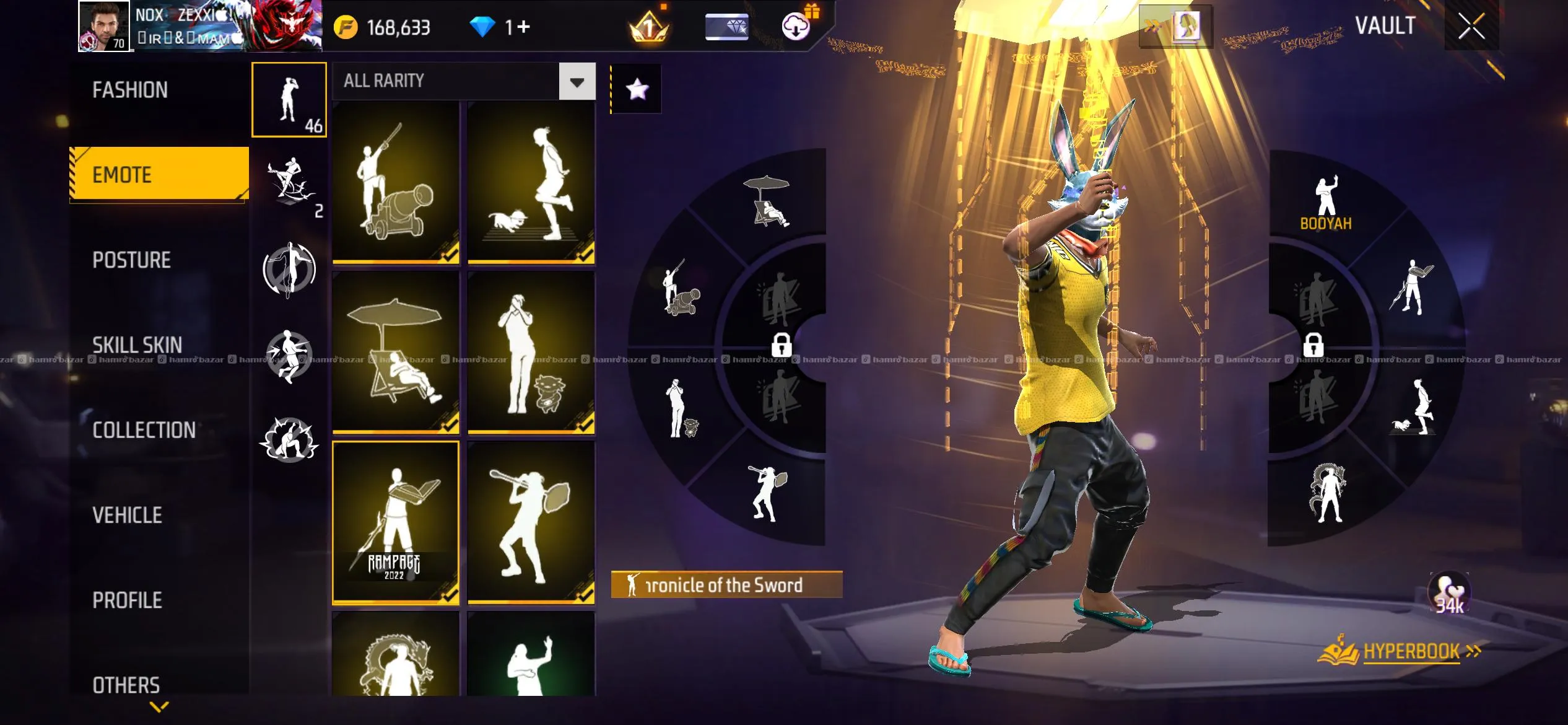This screenshot has height=725, width=1568.
Task: Toggle the star favorites filter
Action: (x=637, y=89)
